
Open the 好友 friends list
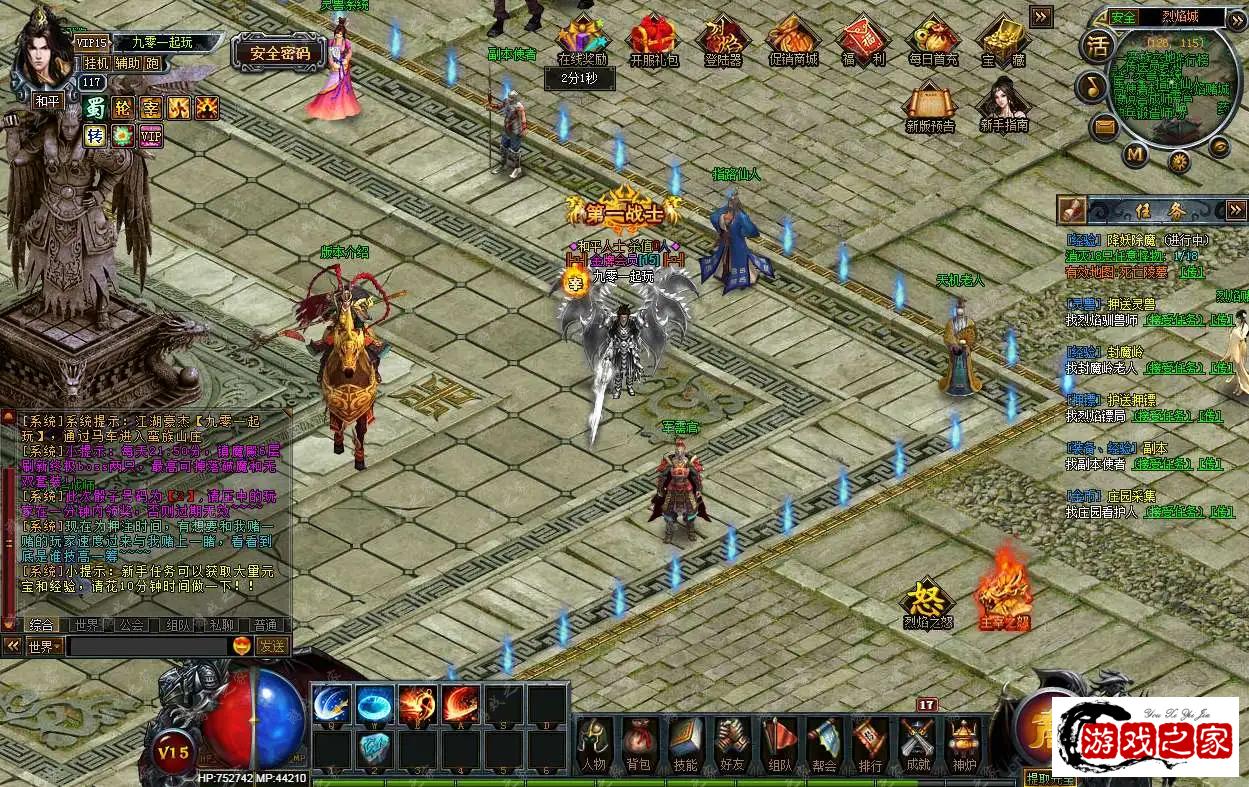pos(732,745)
